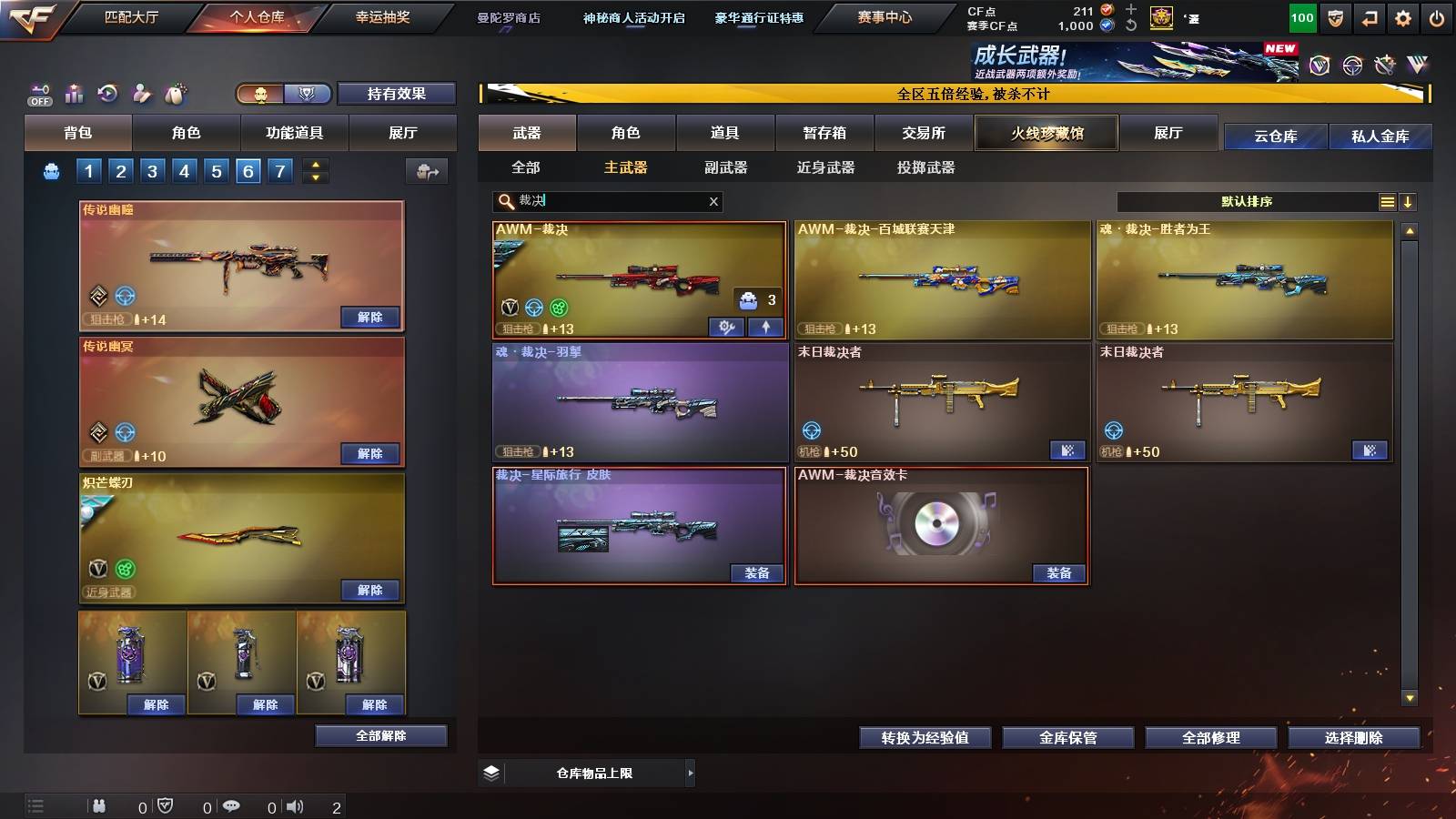Switch the avatar/rank toggle to rank view

pos(308,94)
